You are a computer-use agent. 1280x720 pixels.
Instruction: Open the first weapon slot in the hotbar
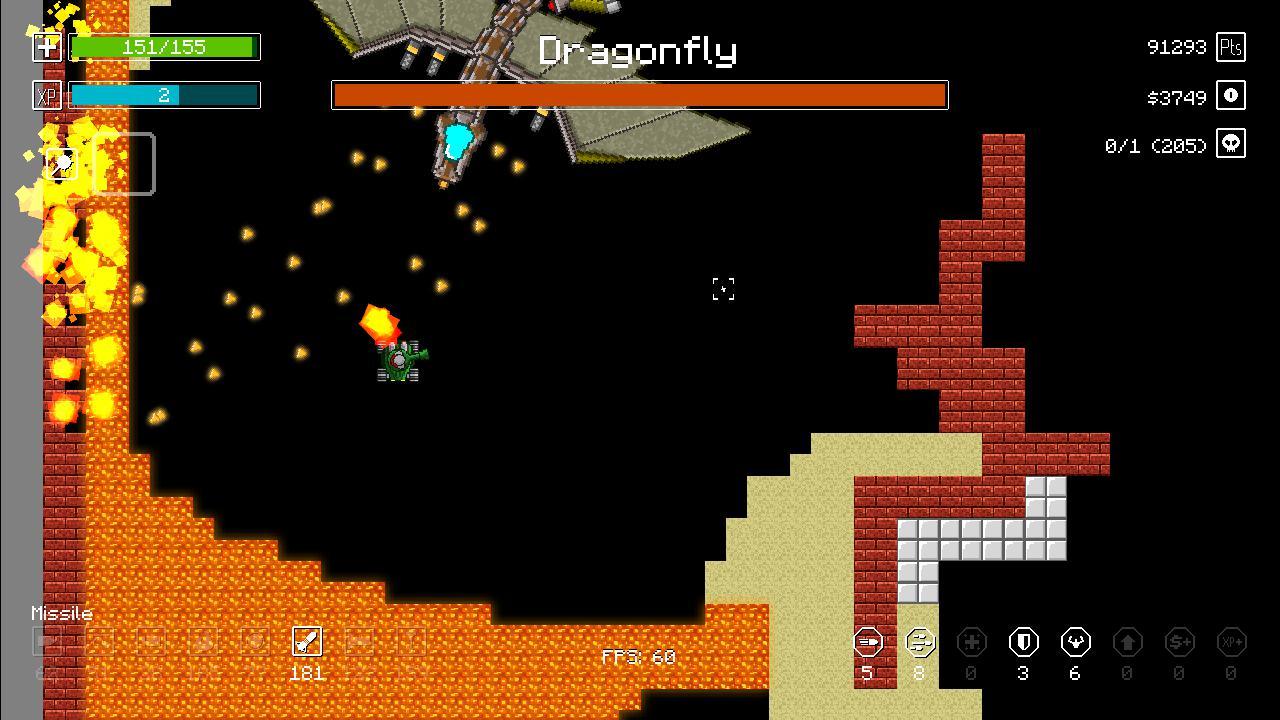click(x=46, y=641)
